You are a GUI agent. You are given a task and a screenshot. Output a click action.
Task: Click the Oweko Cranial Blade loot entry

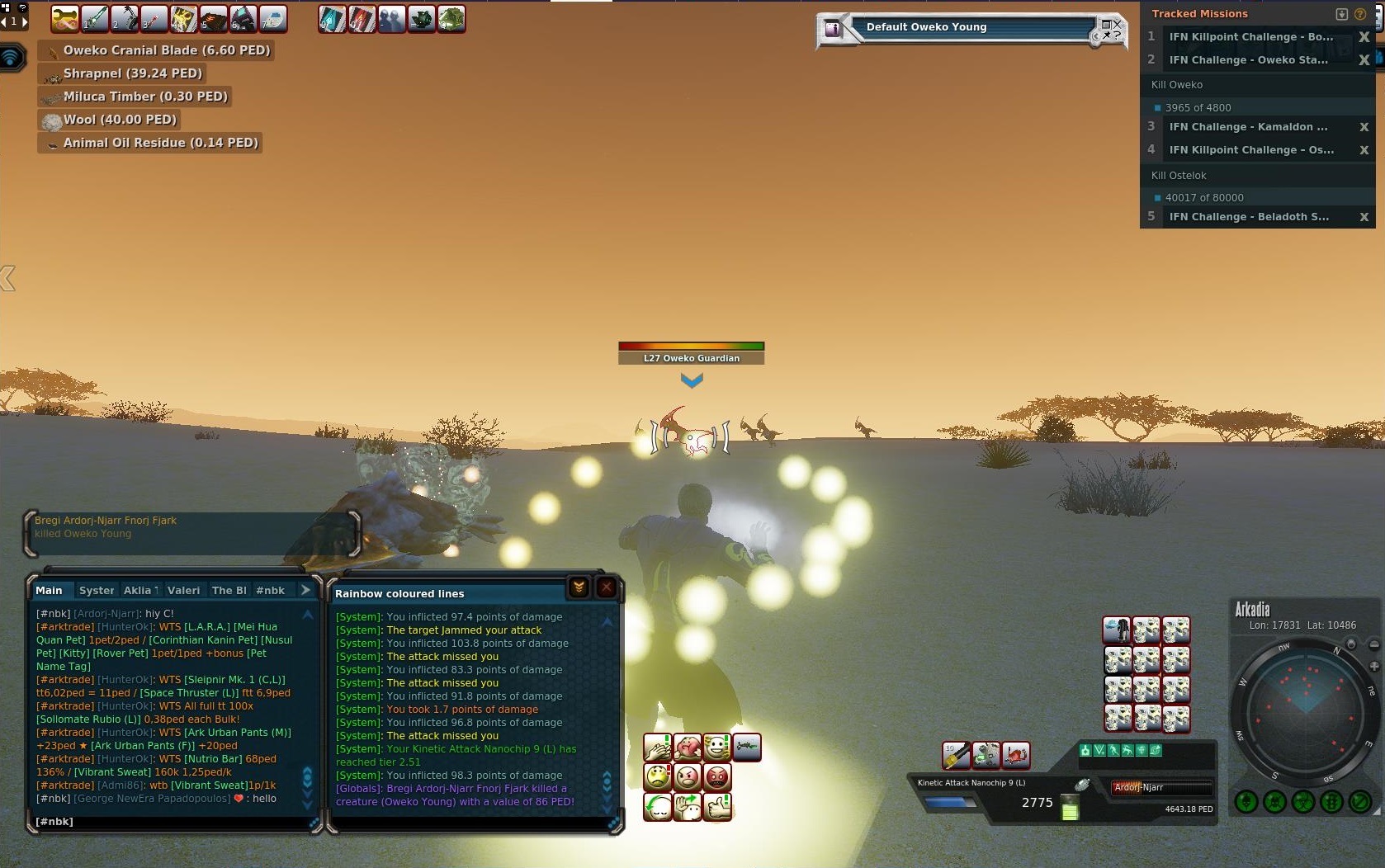click(166, 50)
